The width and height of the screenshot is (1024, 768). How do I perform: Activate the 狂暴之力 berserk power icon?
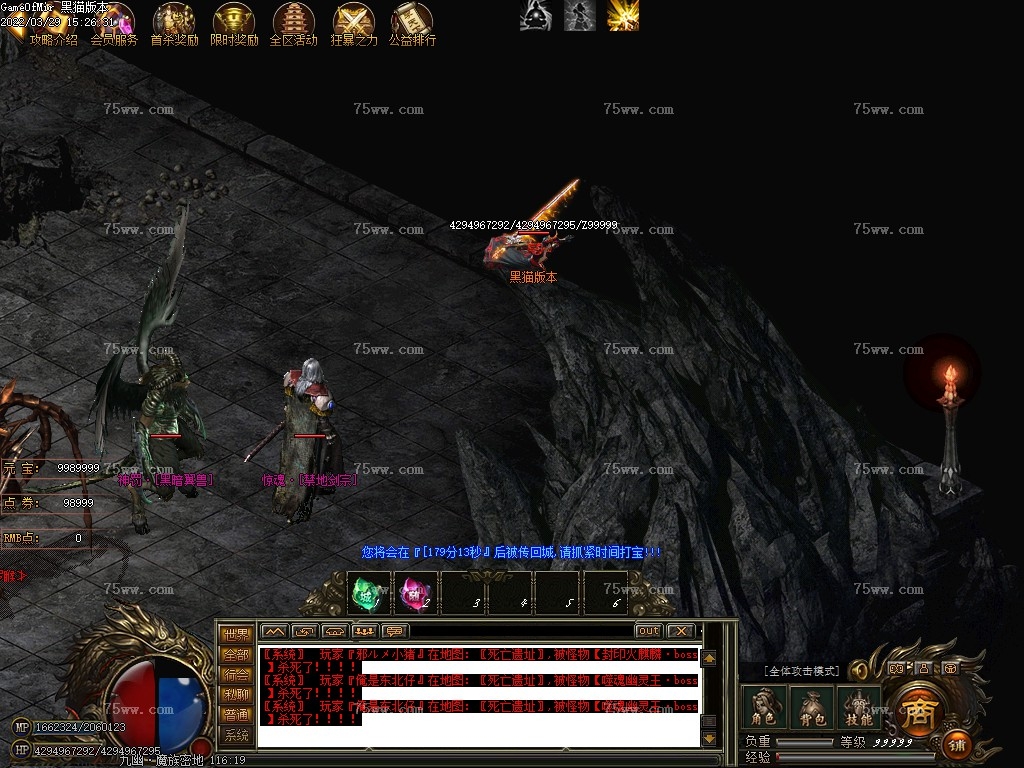[x=354, y=22]
